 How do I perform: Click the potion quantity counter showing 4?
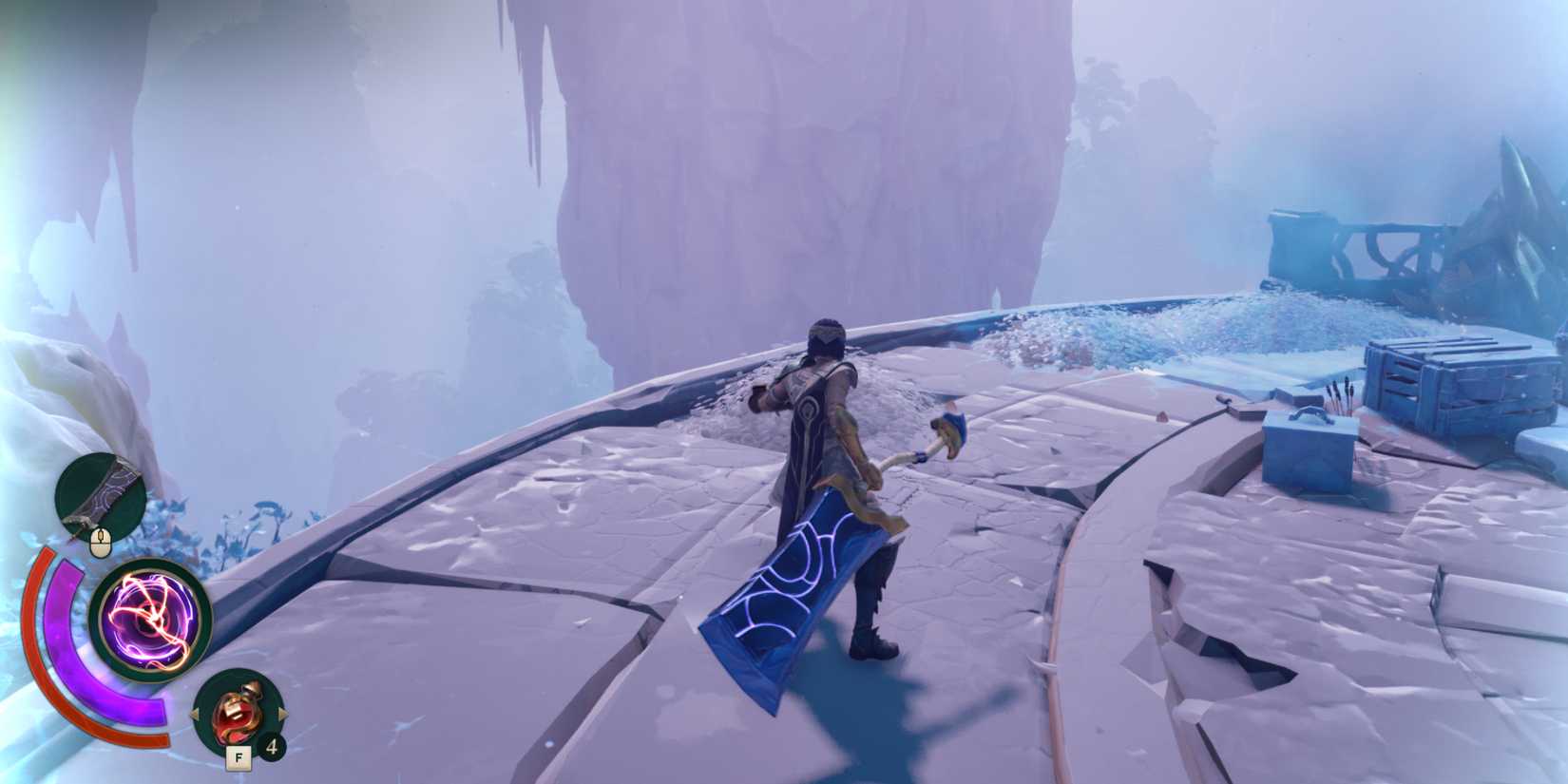(x=271, y=747)
